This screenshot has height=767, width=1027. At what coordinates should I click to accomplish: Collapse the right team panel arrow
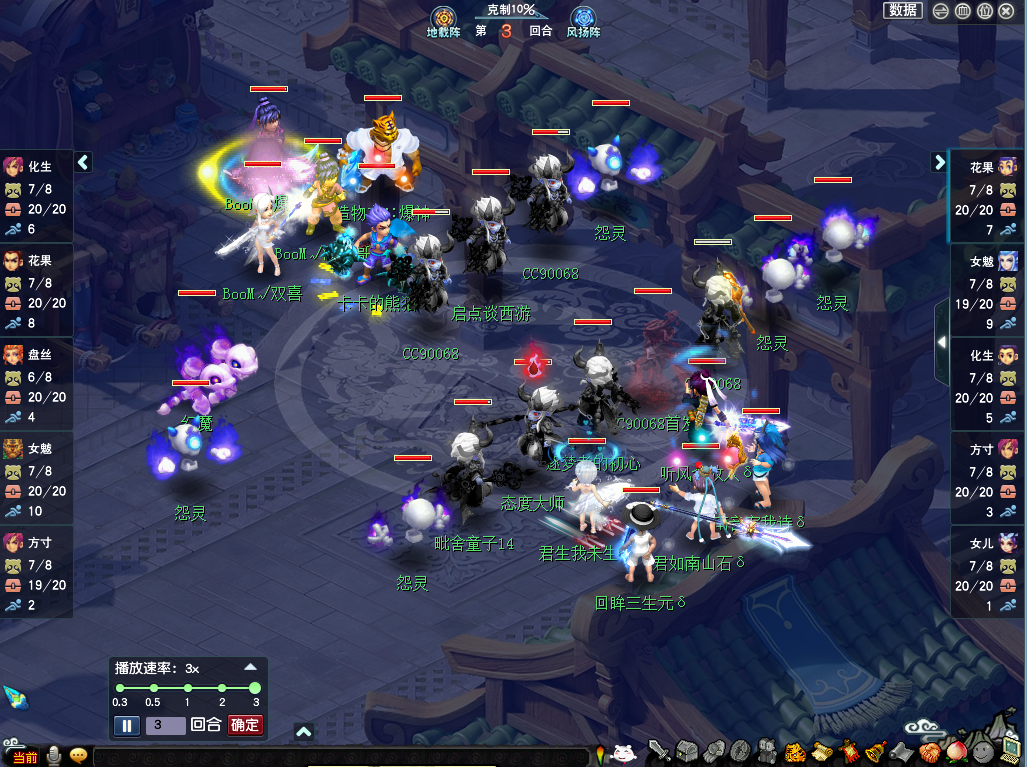tap(940, 162)
